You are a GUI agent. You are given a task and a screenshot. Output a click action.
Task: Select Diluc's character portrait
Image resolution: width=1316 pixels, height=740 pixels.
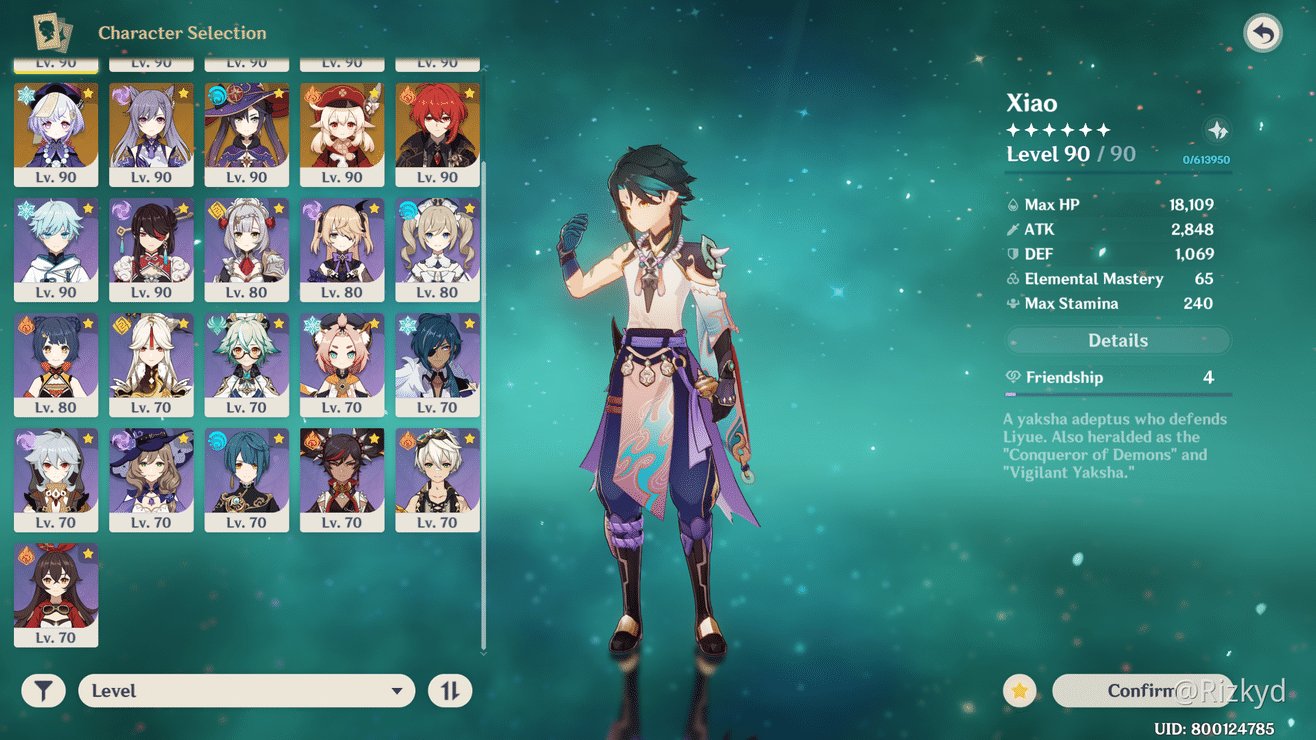click(437, 130)
